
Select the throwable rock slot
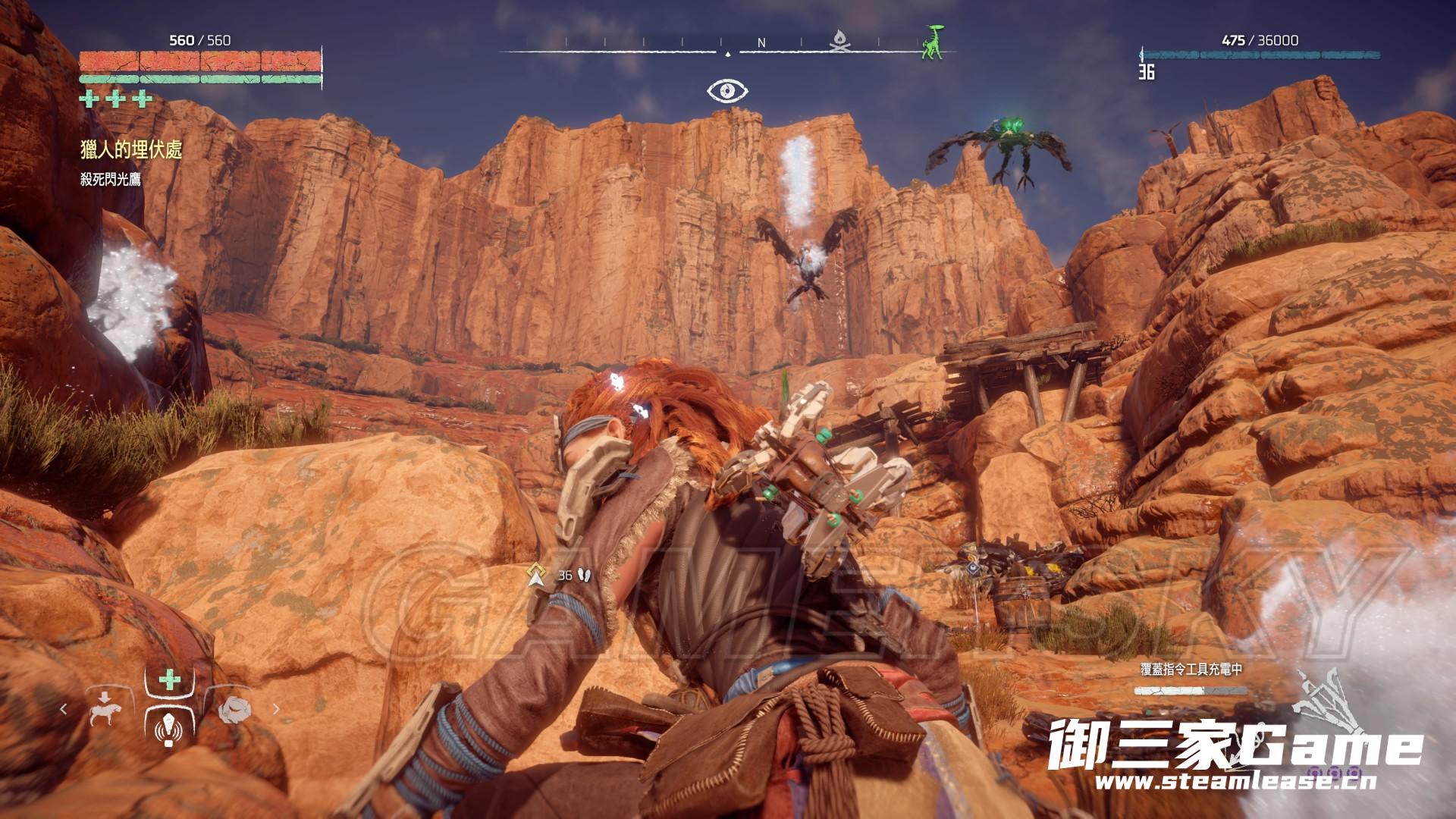(233, 709)
